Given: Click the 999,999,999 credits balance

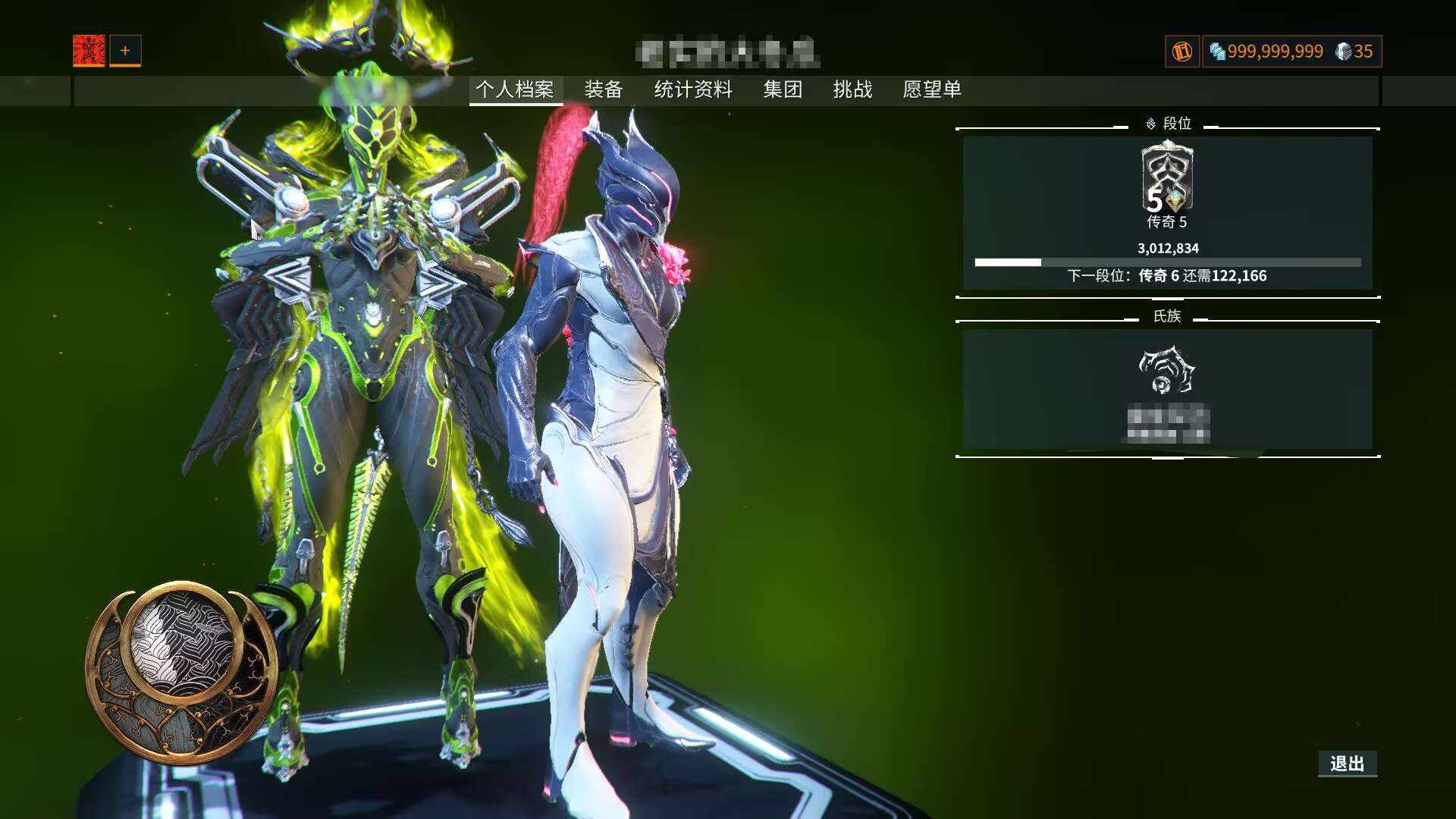Looking at the screenshot, I should tap(1266, 52).
